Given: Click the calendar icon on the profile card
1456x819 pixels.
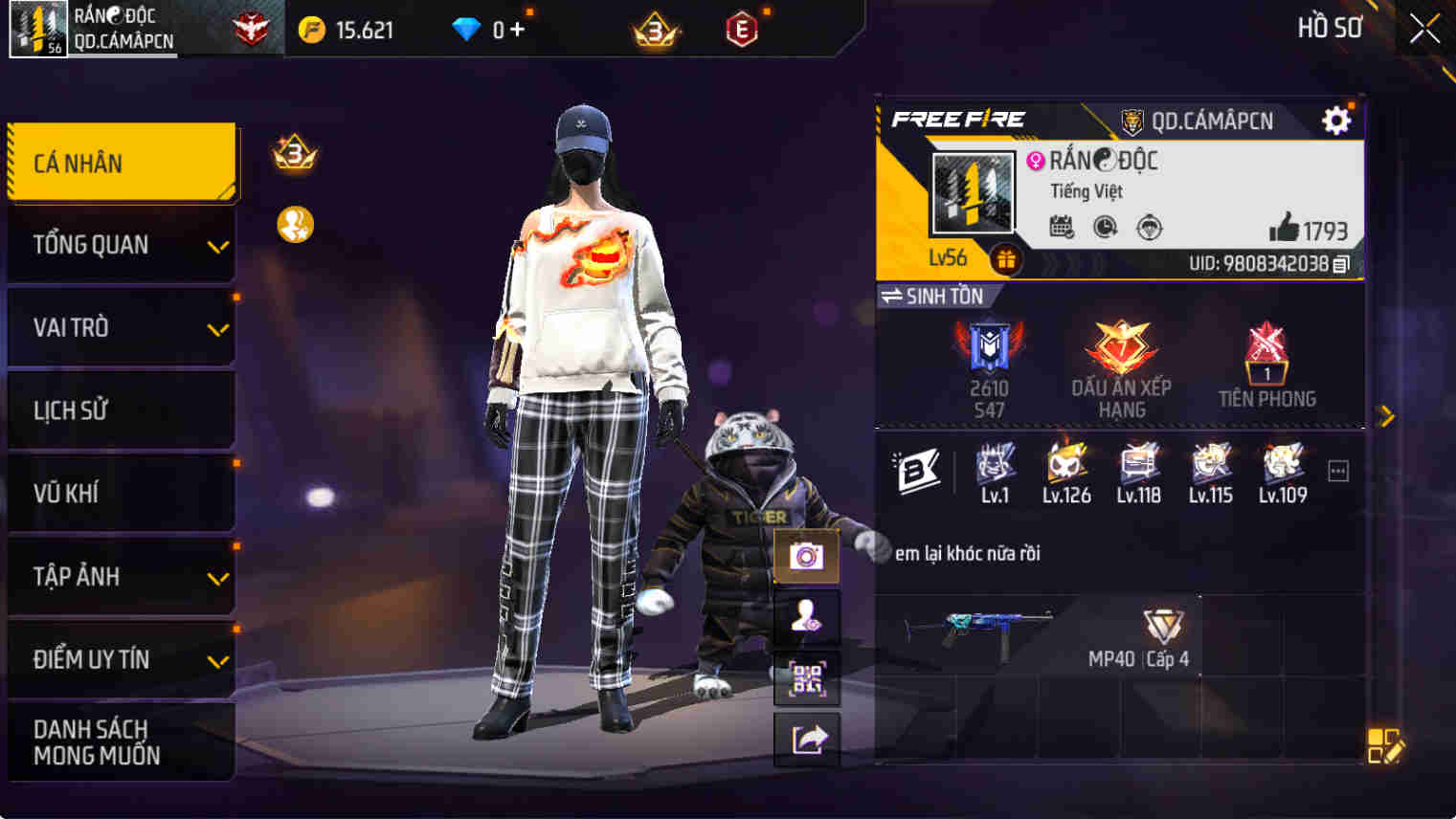Looking at the screenshot, I should (1063, 227).
